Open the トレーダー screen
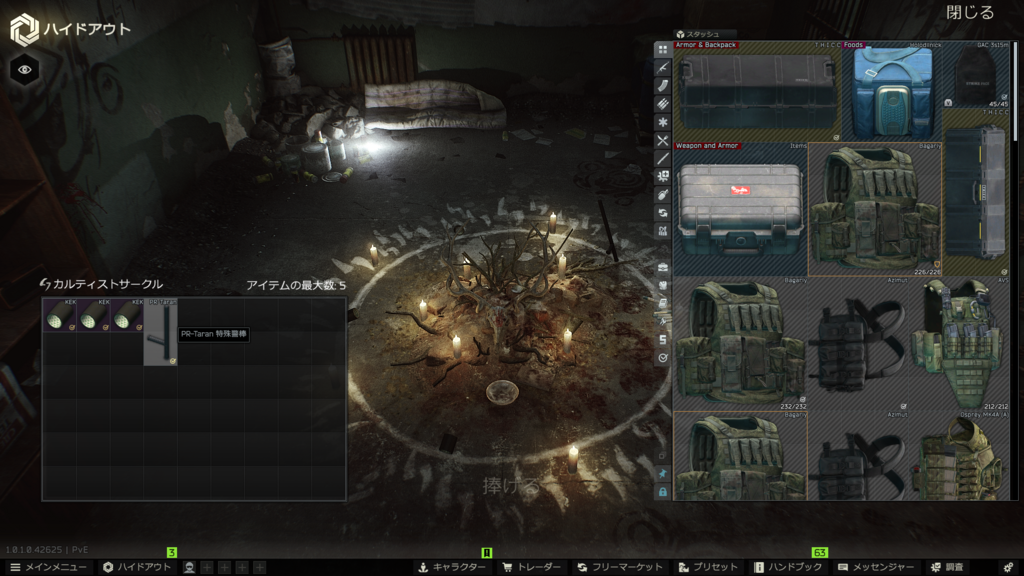The height and width of the screenshot is (576, 1024). [533, 567]
